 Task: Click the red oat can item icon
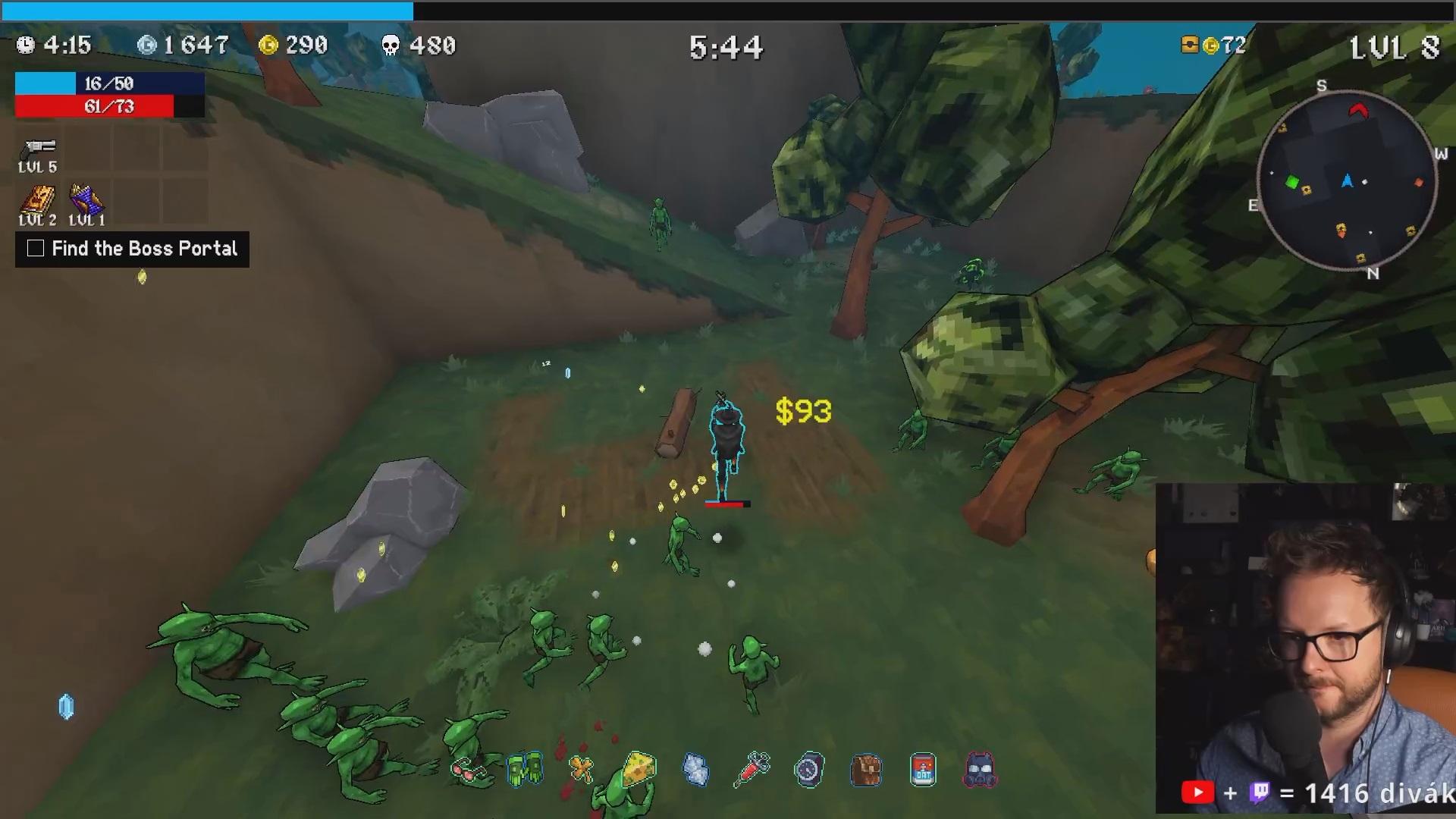click(923, 770)
